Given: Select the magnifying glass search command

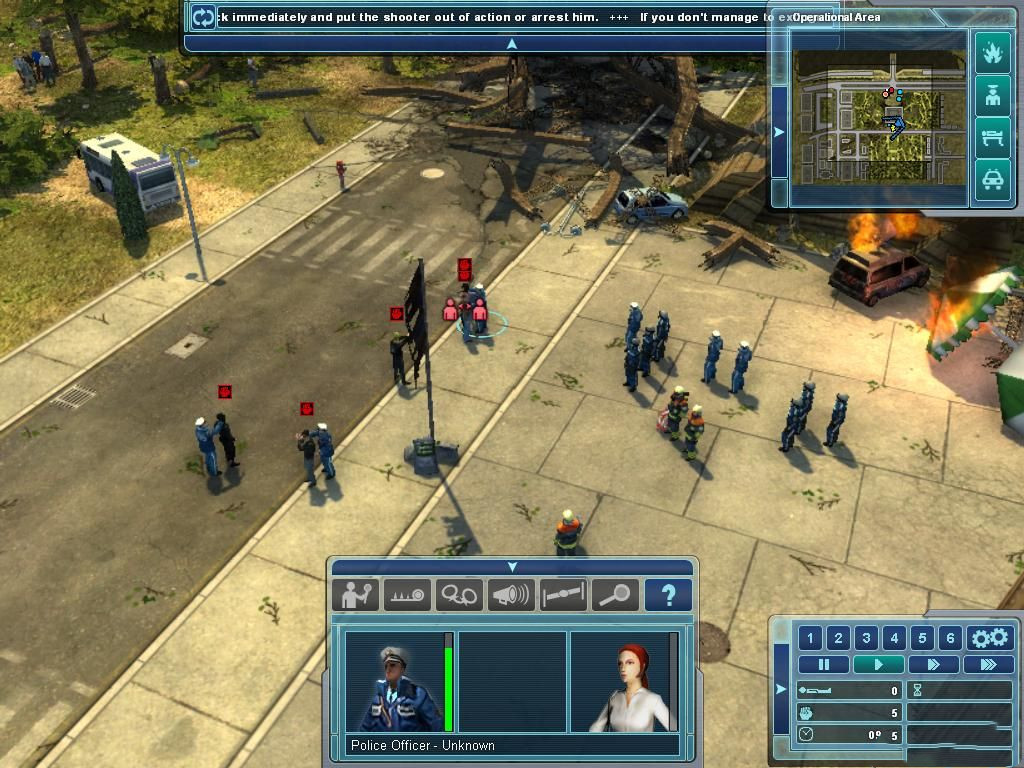Looking at the screenshot, I should (x=615, y=595).
